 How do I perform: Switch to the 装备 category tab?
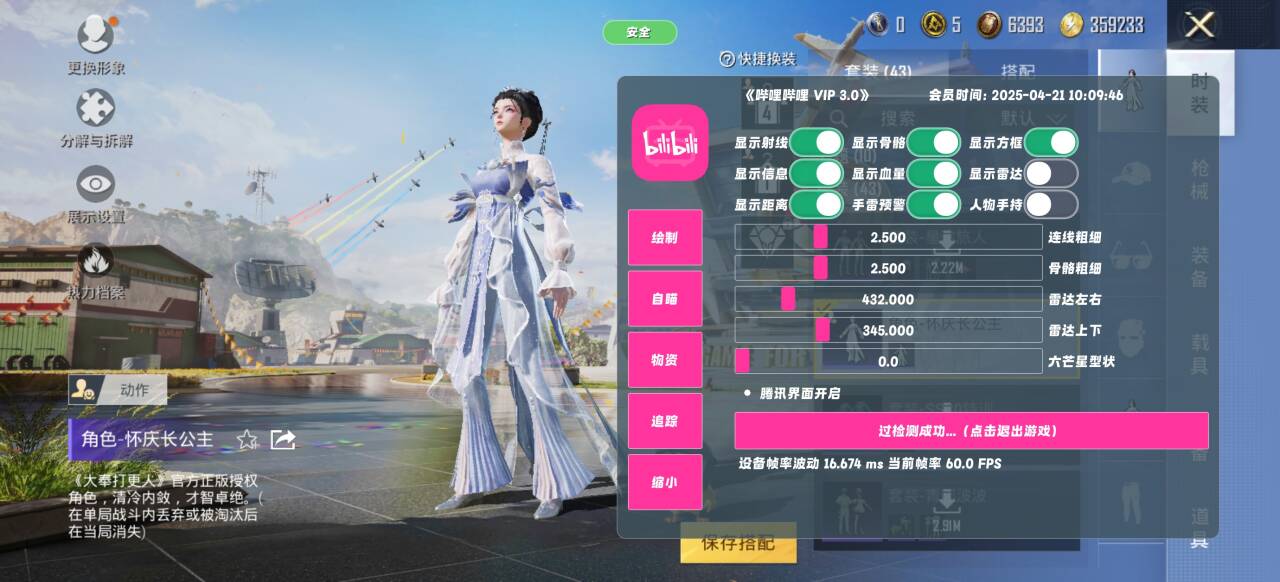(1200, 267)
